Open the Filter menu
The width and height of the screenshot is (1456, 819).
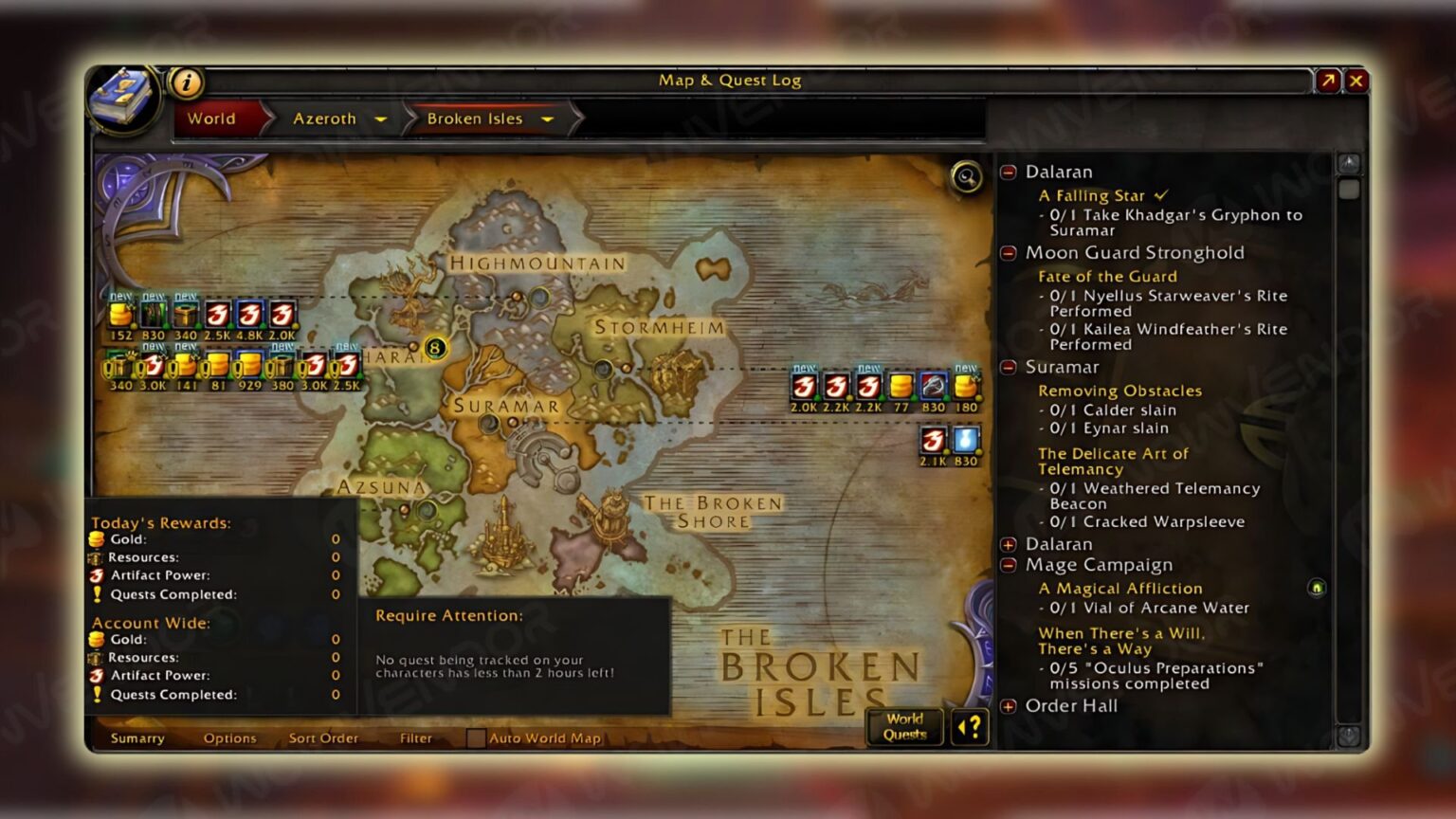click(415, 737)
